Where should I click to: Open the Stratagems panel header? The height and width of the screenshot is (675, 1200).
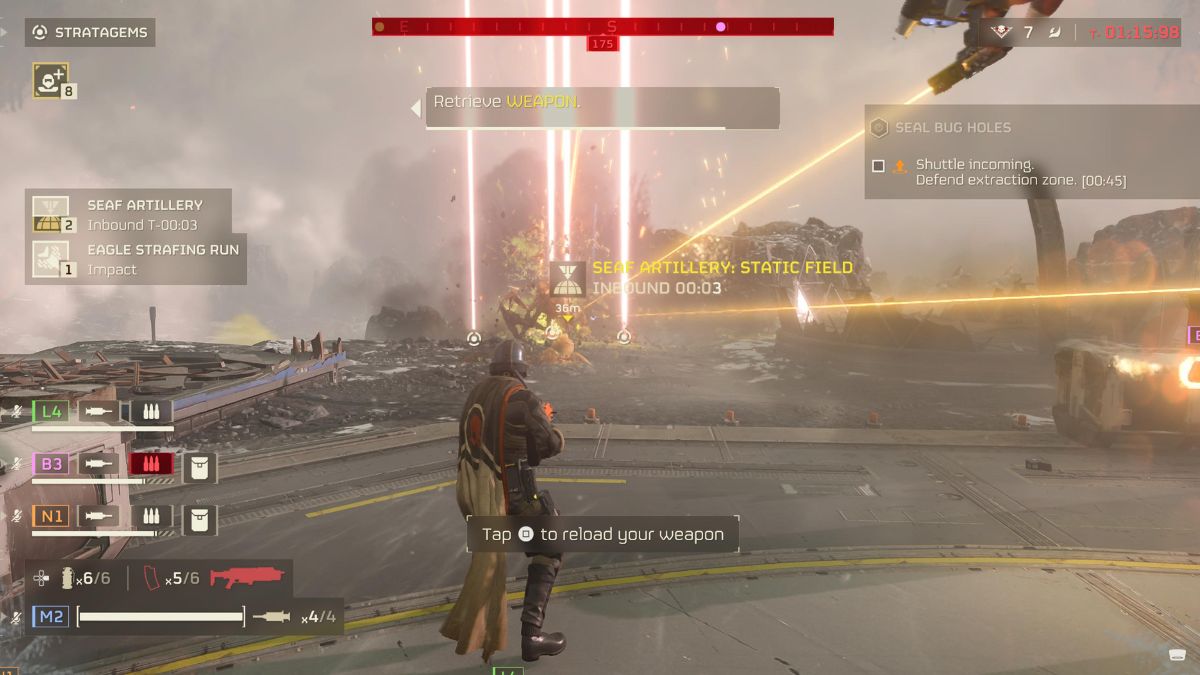pyautogui.click(x=89, y=32)
